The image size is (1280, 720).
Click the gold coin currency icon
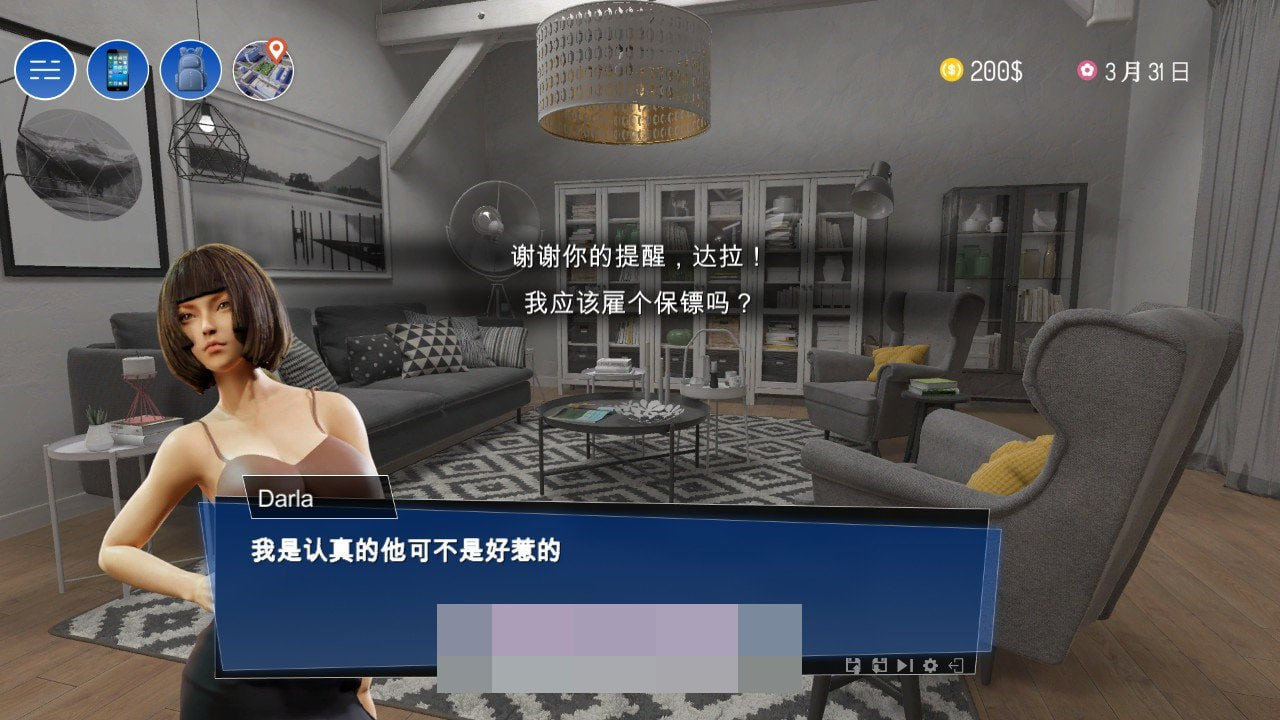(951, 69)
